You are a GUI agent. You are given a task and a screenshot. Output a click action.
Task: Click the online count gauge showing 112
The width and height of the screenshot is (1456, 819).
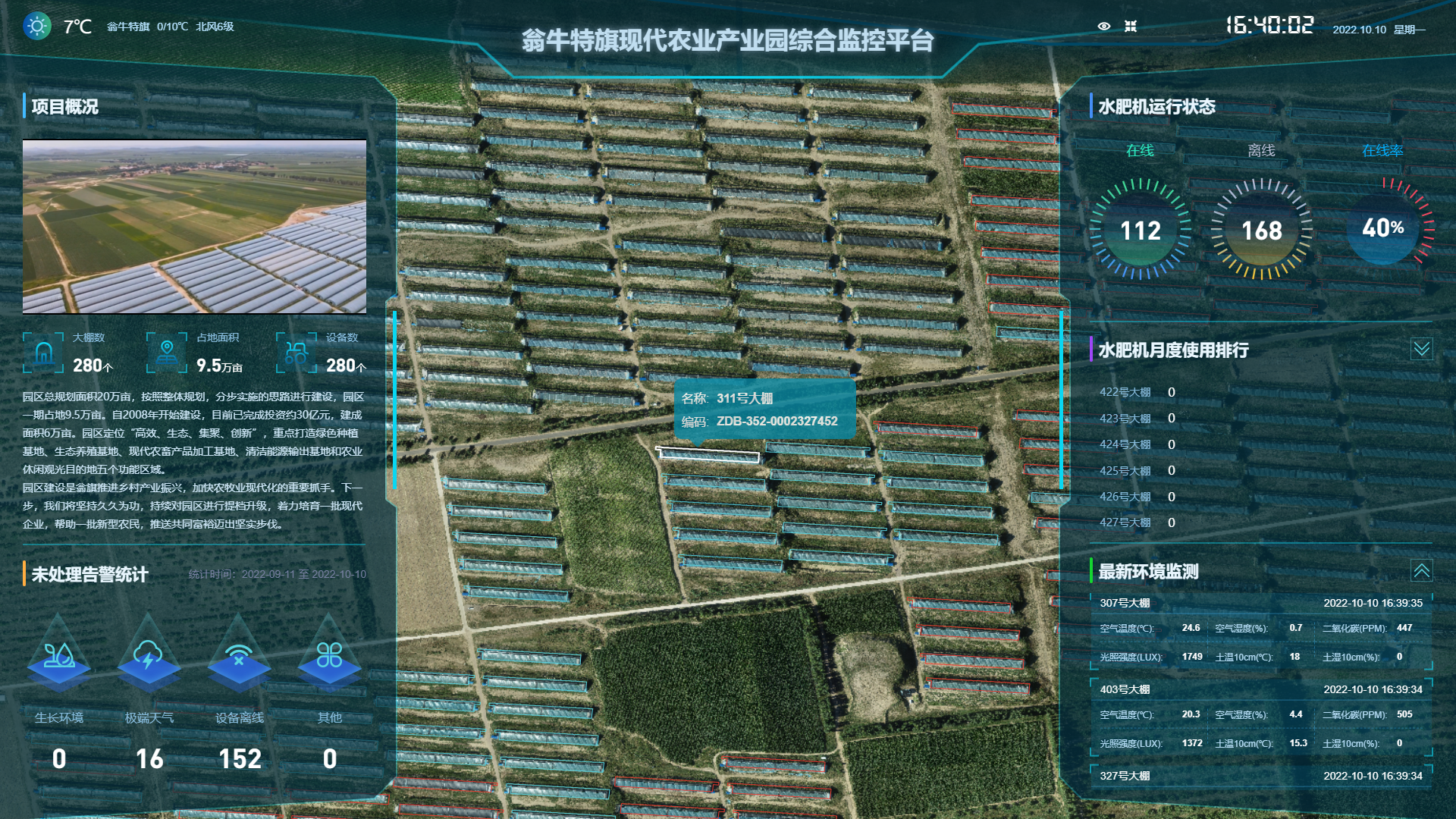(1140, 230)
